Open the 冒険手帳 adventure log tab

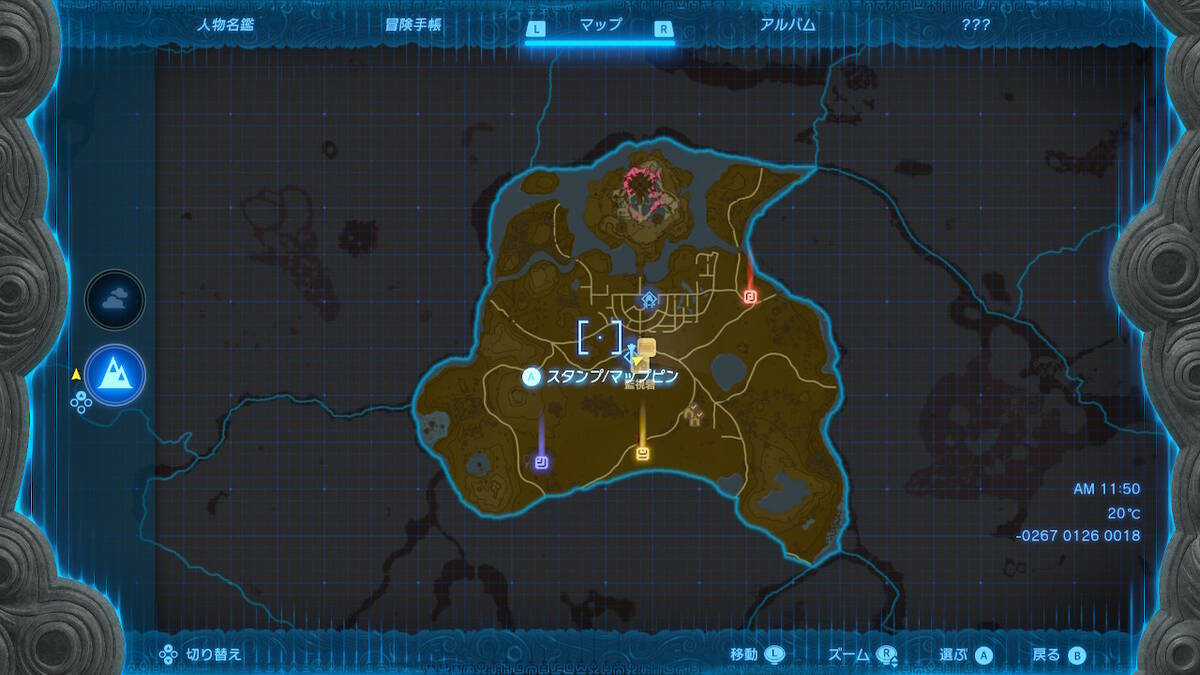click(x=413, y=25)
